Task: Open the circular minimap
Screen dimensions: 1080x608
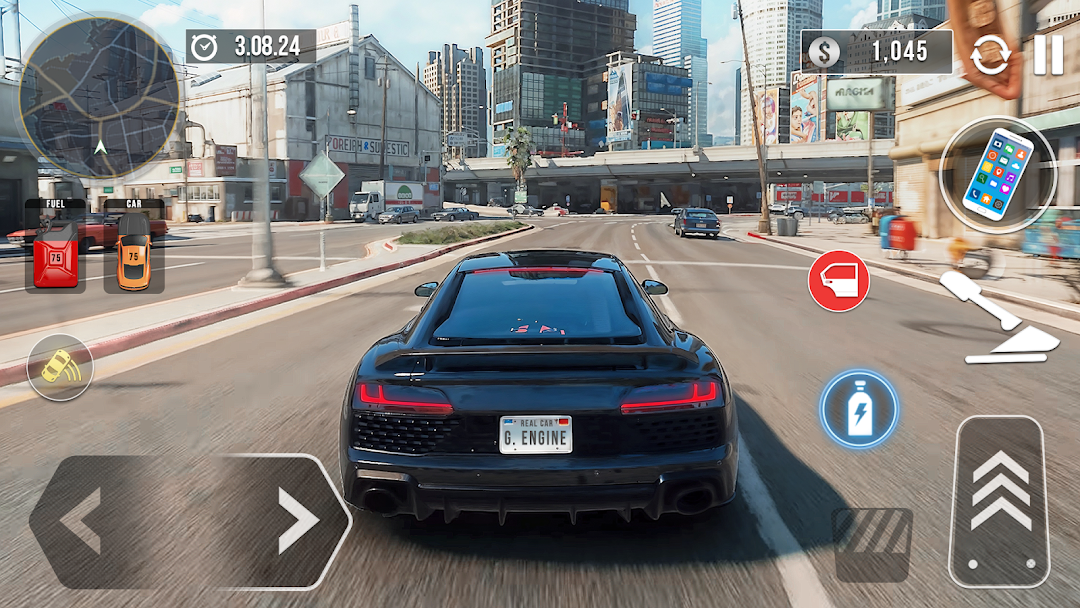Action: click(99, 95)
